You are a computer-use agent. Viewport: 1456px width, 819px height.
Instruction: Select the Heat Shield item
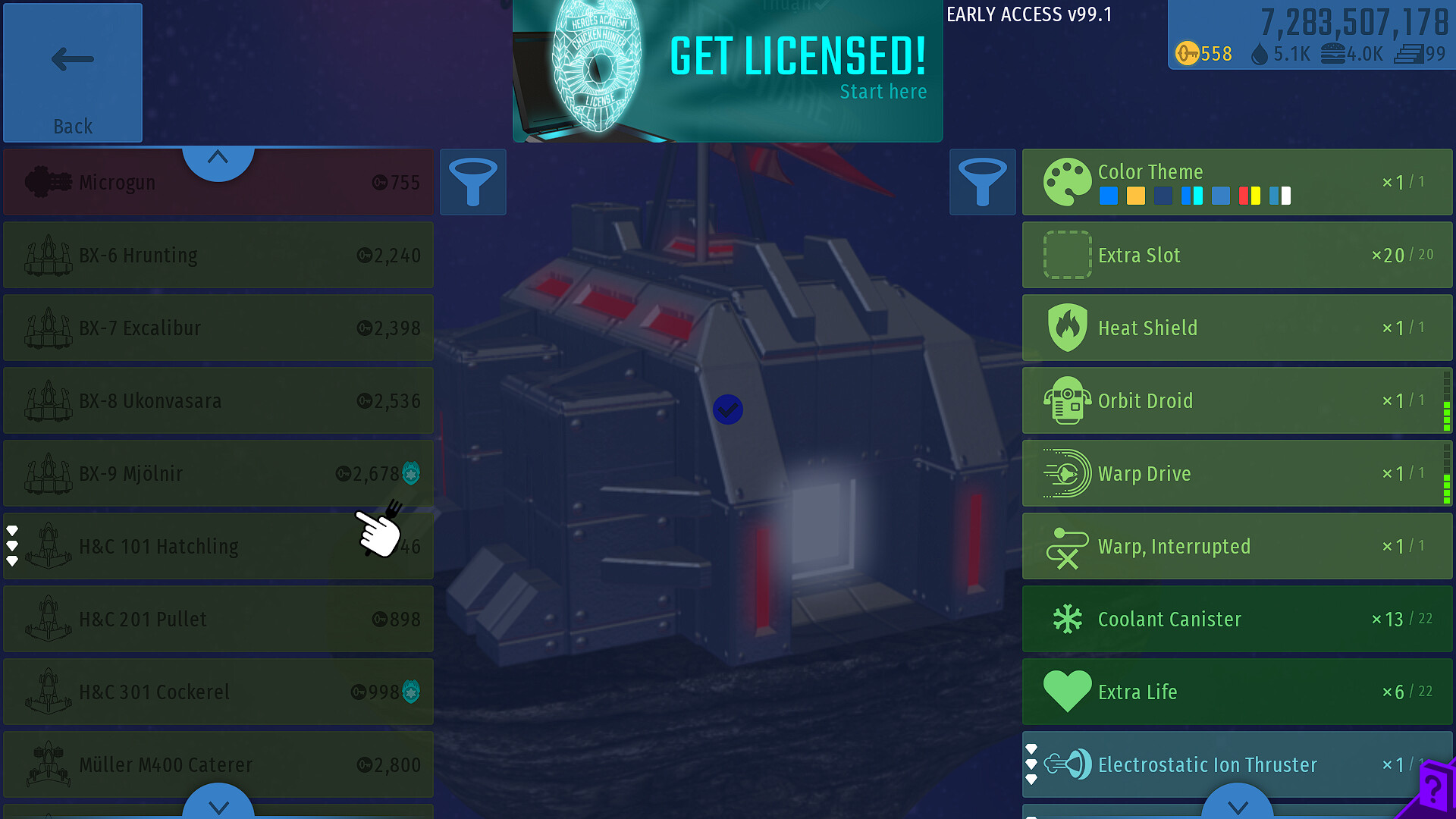(1237, 328)
